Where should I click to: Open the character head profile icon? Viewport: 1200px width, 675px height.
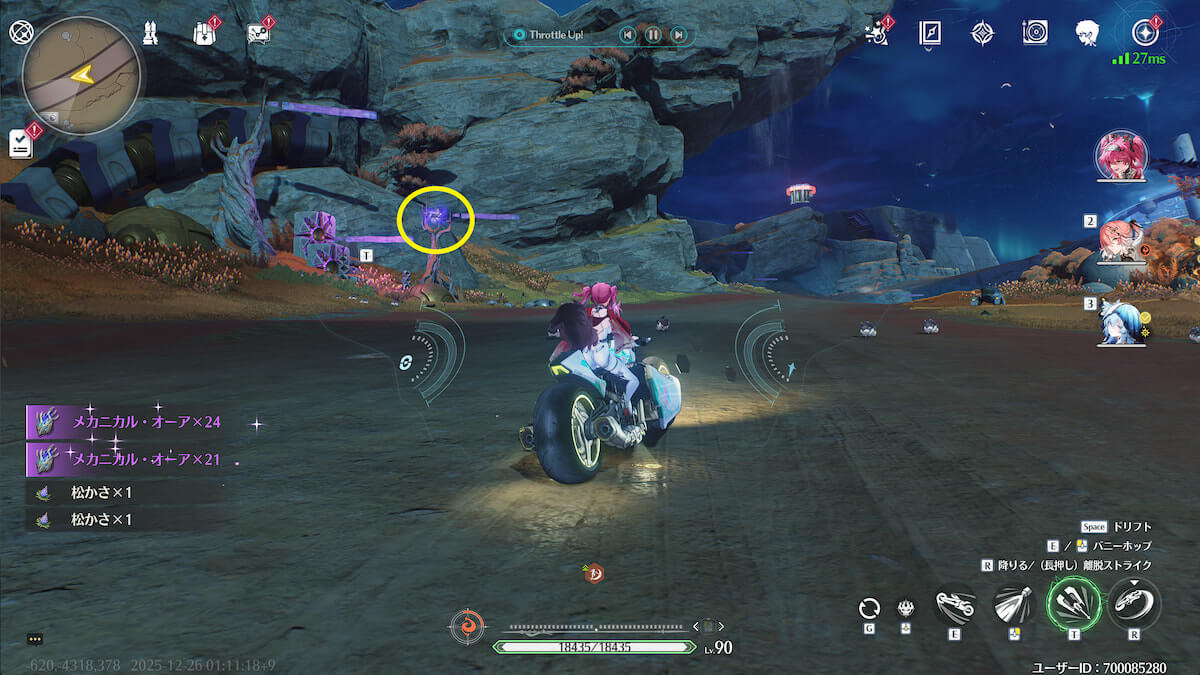[x=1087, y=33]
